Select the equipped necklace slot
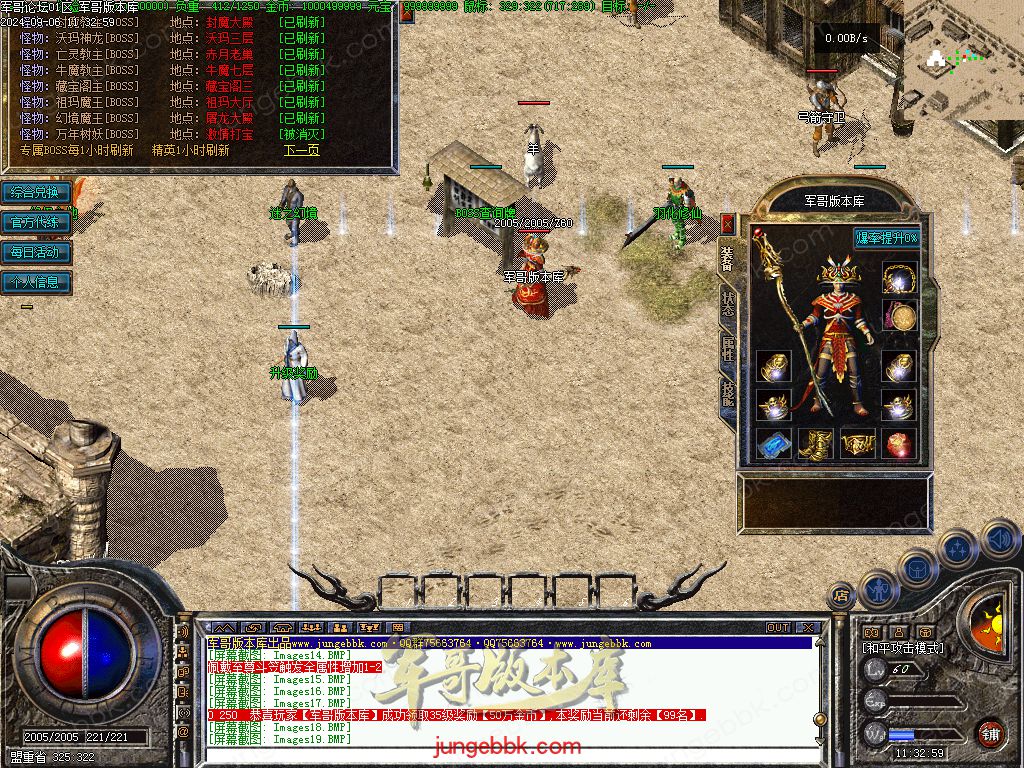Image resolution: width=1024 pixels, height=768 pixels. [x=899, y=277]
